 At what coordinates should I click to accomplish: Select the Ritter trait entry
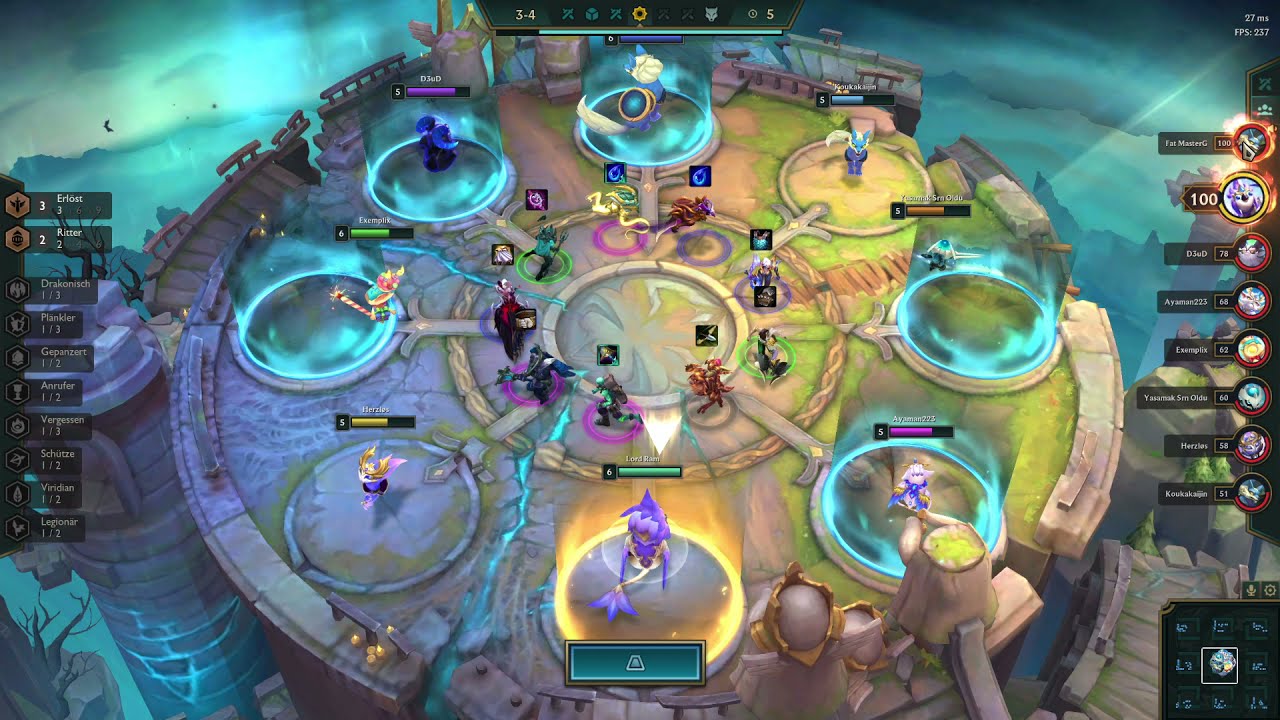click(x=60, y=238)
